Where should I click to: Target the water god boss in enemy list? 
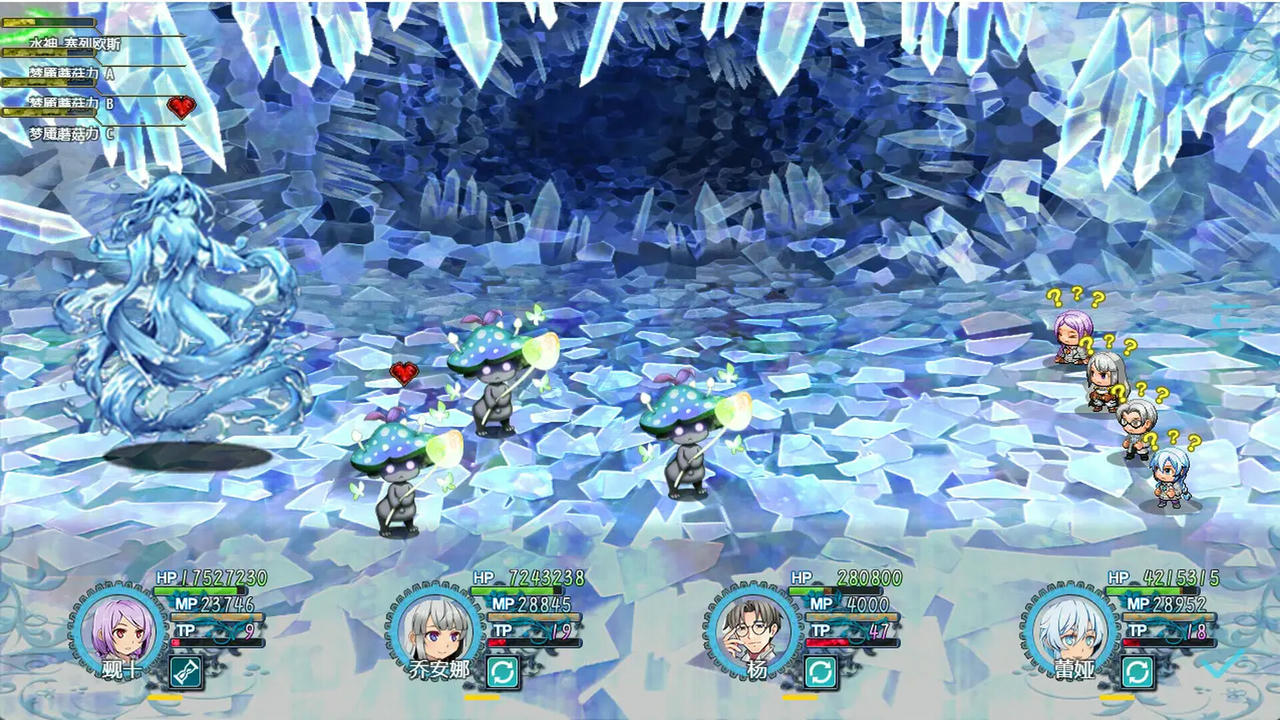(77, 43)
